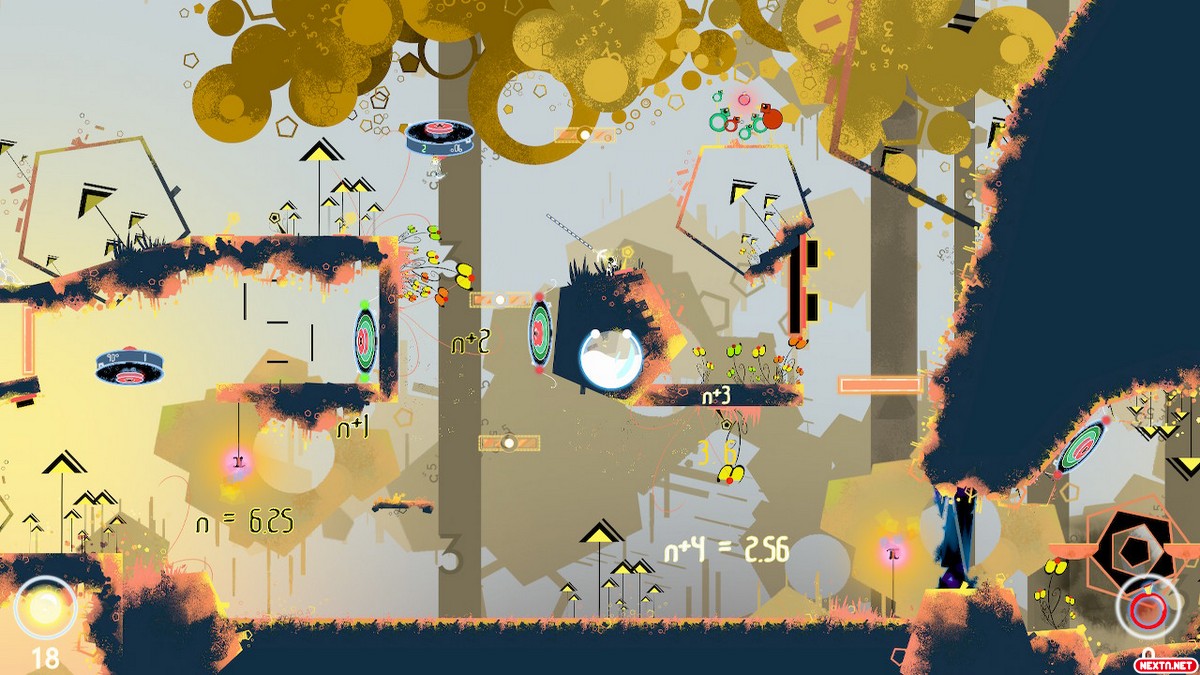The image size is (1200, 675).
Task: Click the glowing yellow orb HUD icon
Action: [45, 607]
